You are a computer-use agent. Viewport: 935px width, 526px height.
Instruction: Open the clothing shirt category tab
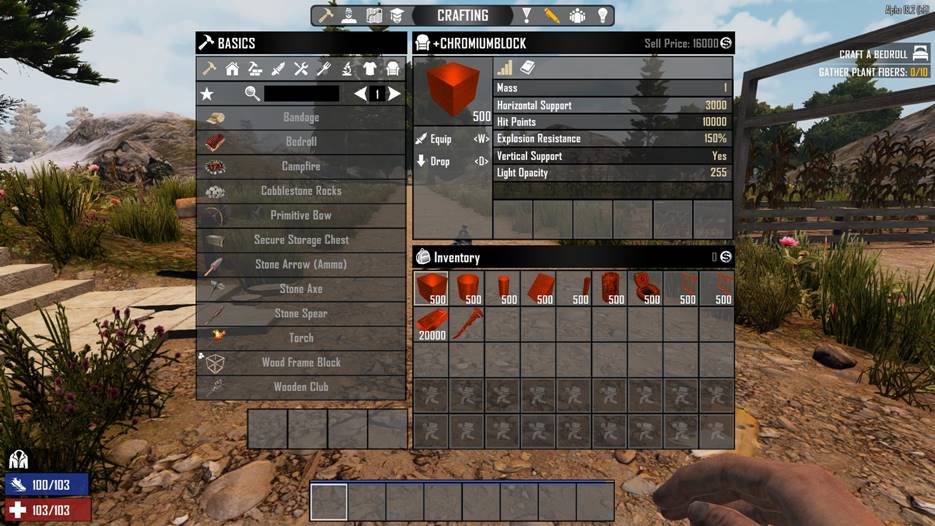pos(370,69)
